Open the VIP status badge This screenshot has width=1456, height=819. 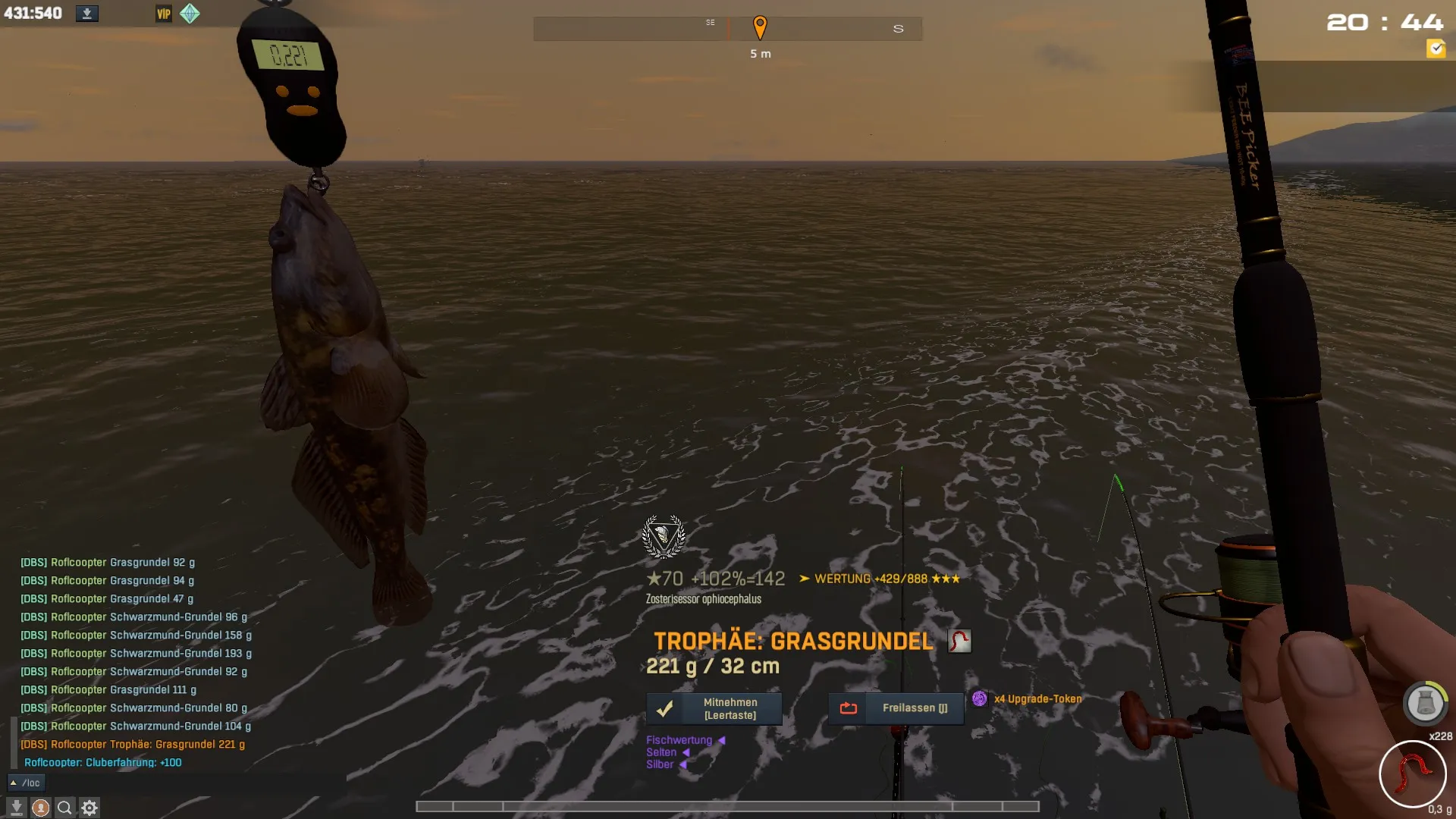click(164, 14)
